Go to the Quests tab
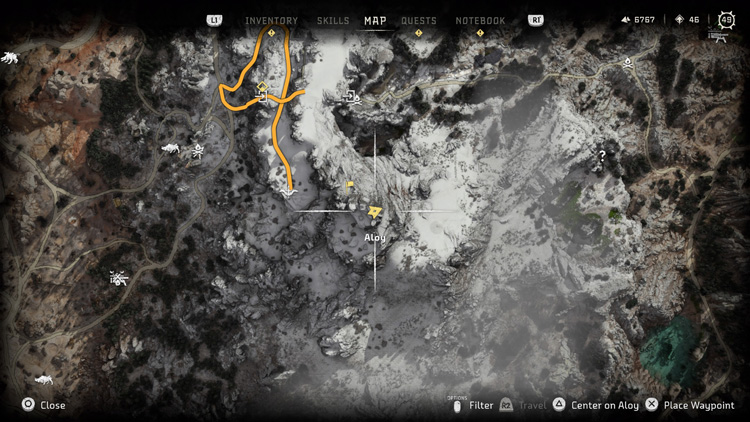 point(418,21)
